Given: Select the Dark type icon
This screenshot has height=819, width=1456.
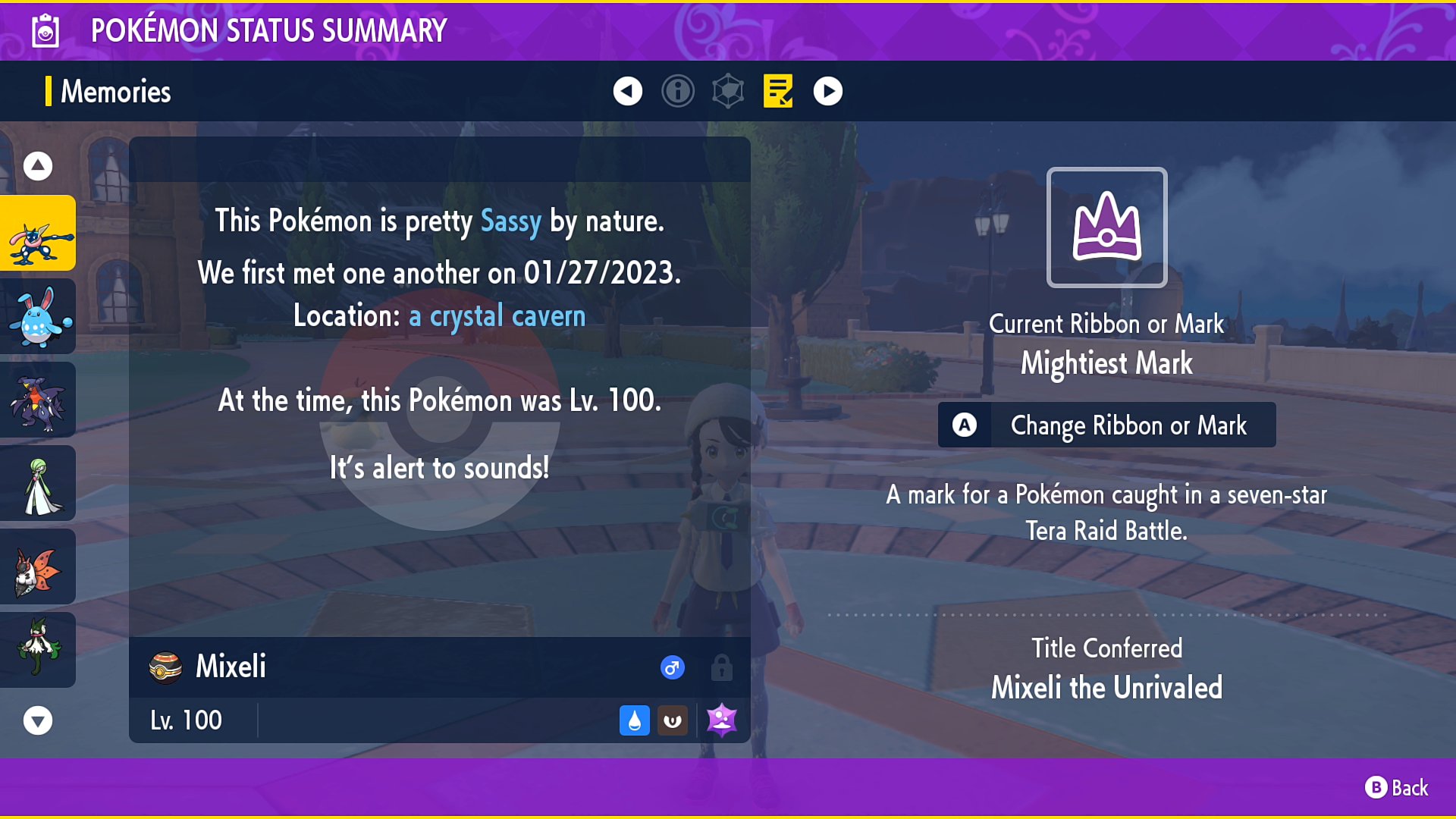Looking at the screenshot, I should pyautogui.click(x=673, y=720).
